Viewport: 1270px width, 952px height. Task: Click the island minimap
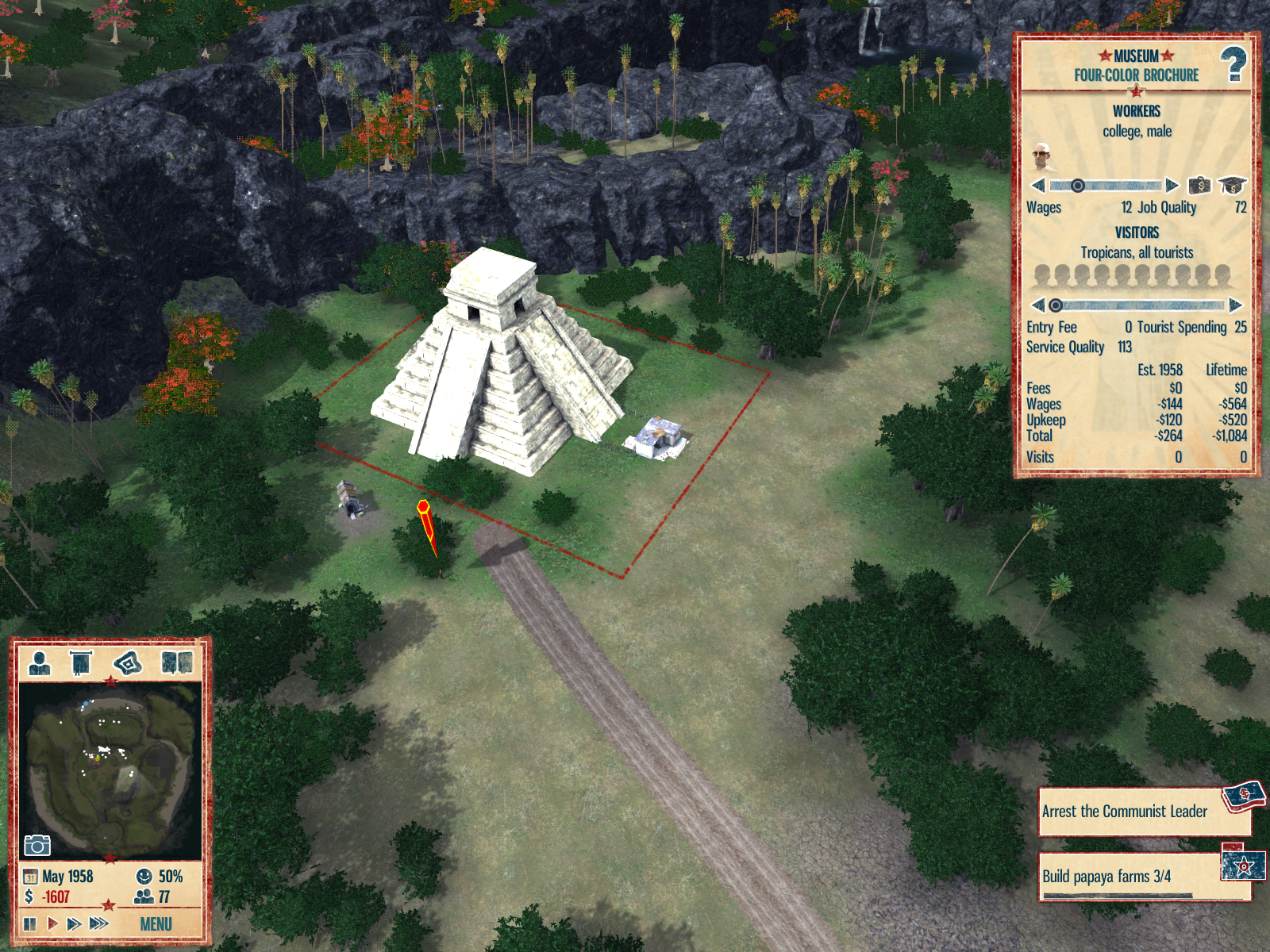110,770
